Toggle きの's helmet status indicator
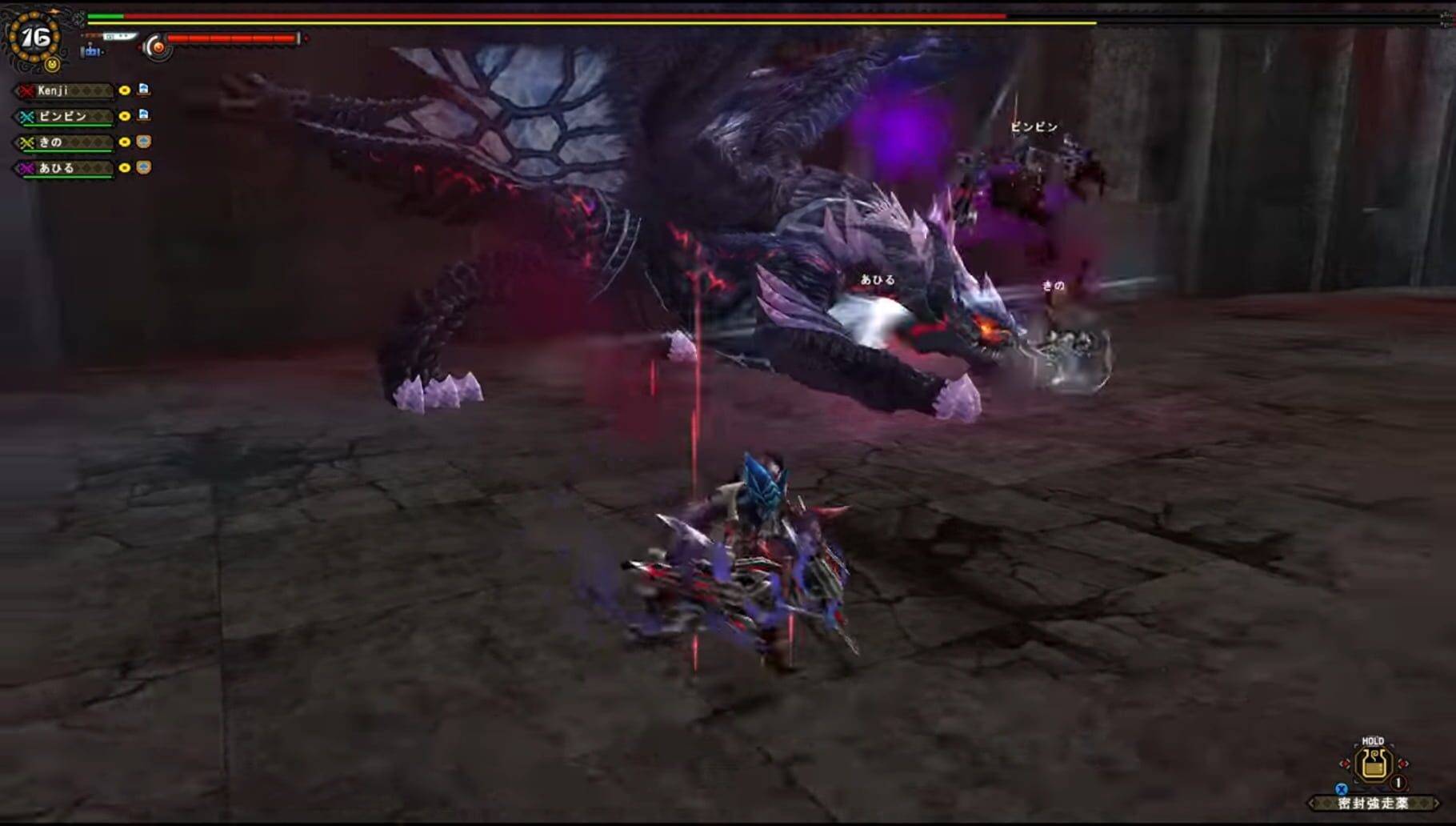Image resolution: width=1456 pixels, height=826 pixels. point(142,142)
